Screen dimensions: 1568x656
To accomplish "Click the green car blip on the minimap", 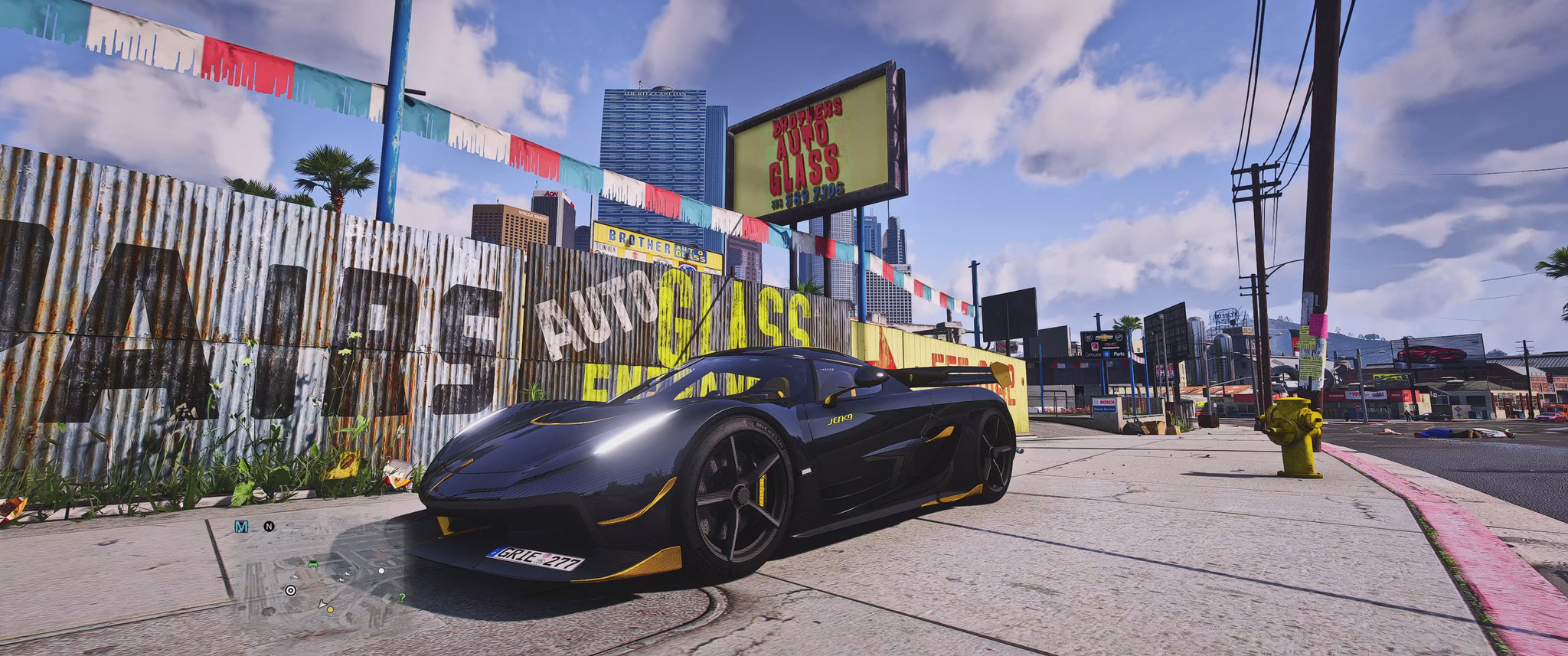I will pos(312,564).
